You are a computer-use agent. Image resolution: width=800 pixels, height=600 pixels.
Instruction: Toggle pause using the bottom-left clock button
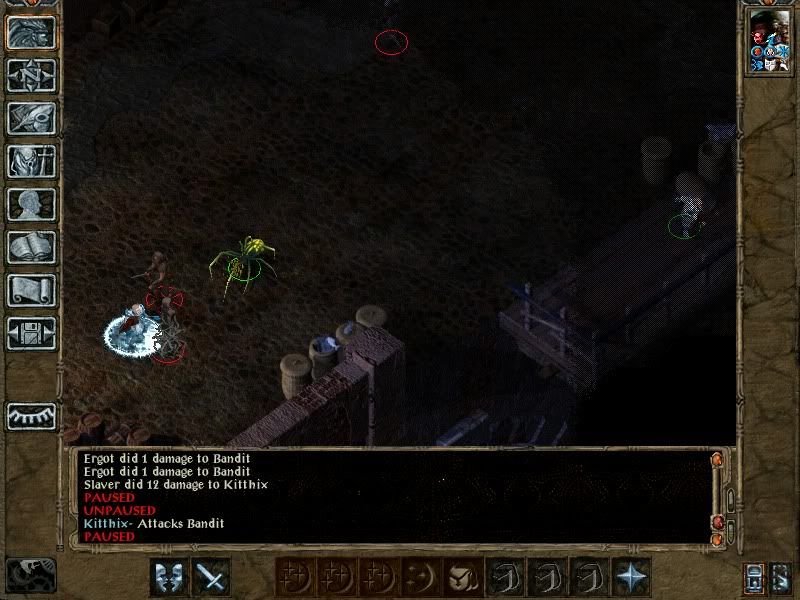tap(30, 576)
